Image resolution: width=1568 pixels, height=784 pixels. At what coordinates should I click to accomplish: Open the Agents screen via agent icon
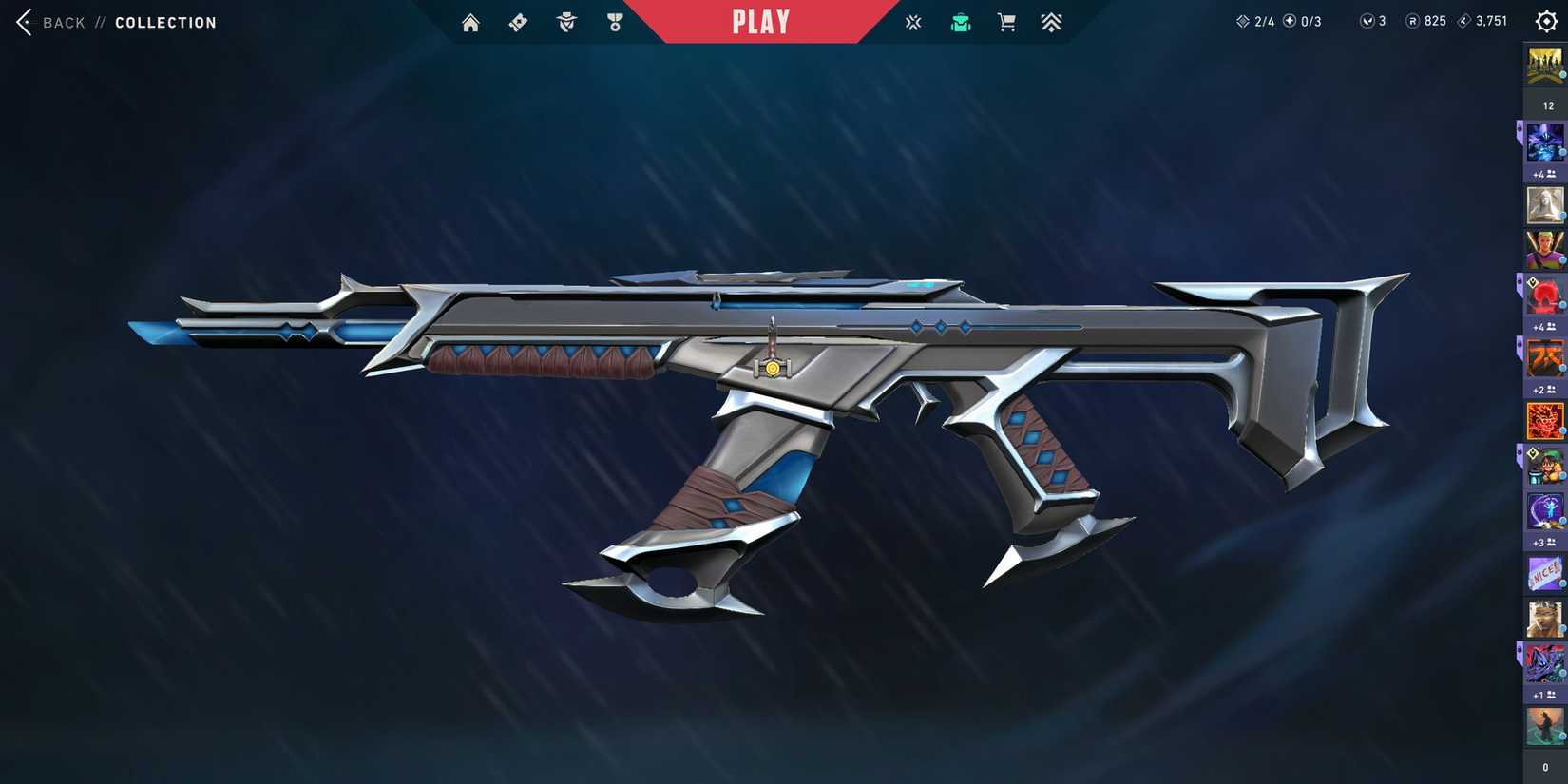[x=565, y=21]
